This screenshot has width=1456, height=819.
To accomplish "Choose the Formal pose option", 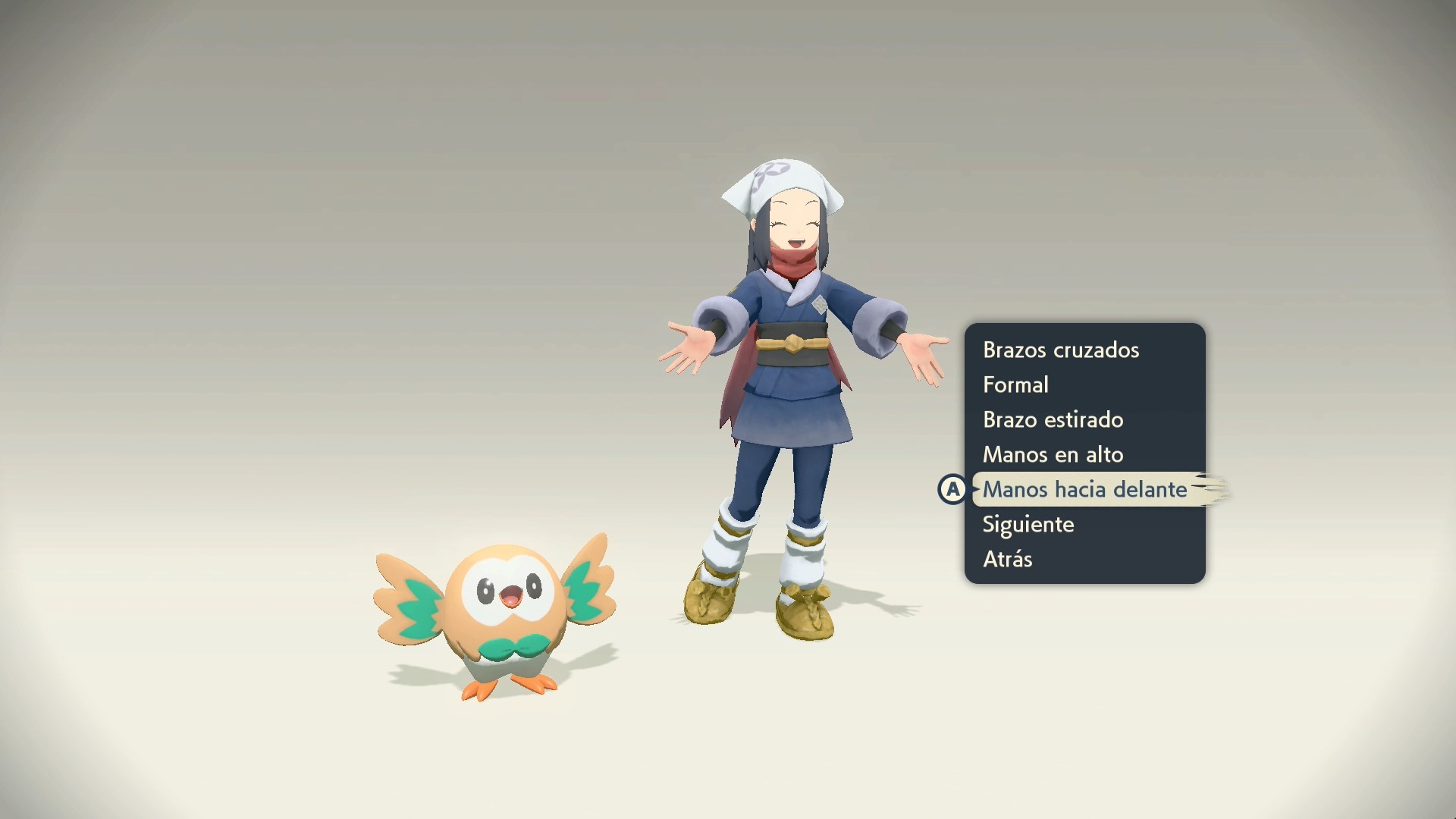I will (x=1015, y=384).
